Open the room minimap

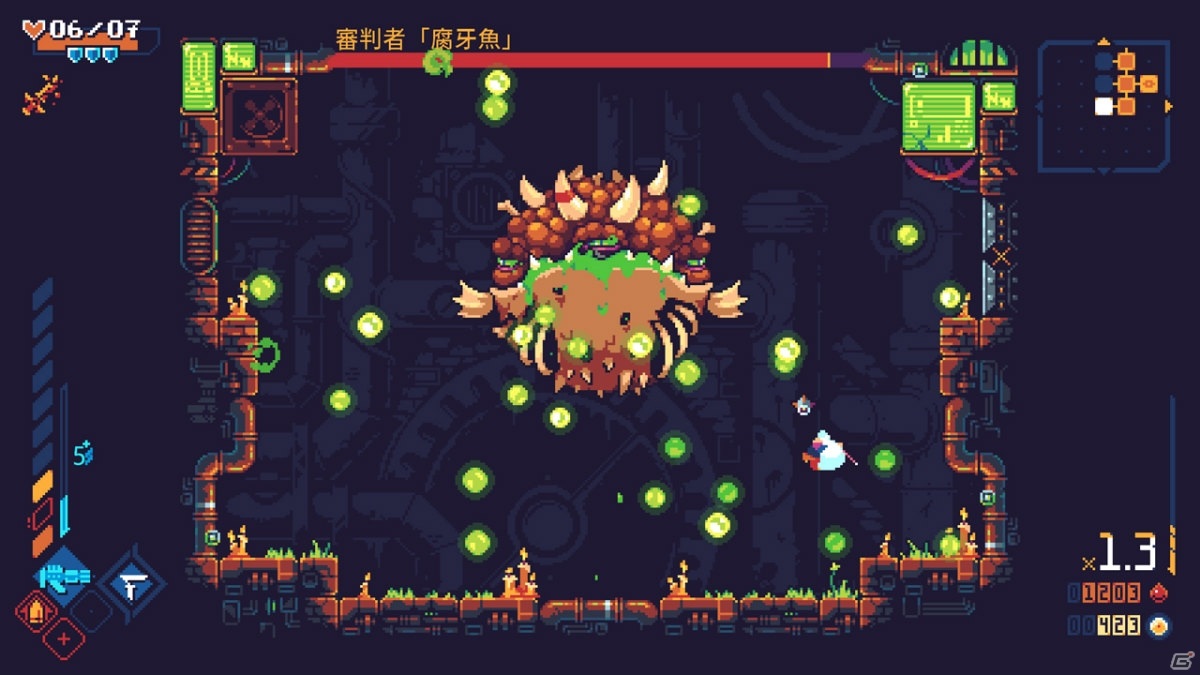1103,107
